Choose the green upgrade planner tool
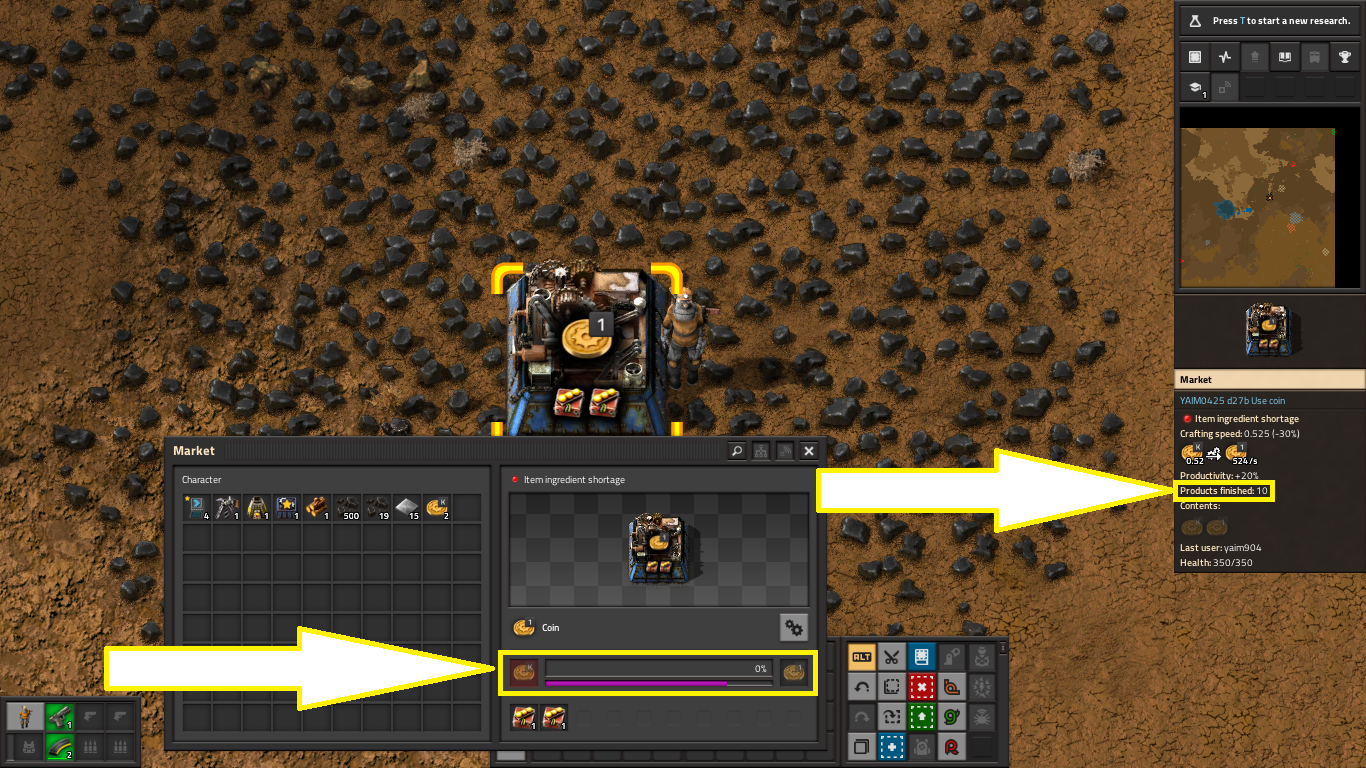Image resolution: width=1366 pixels, height=768 pixels. click(922, 717)
